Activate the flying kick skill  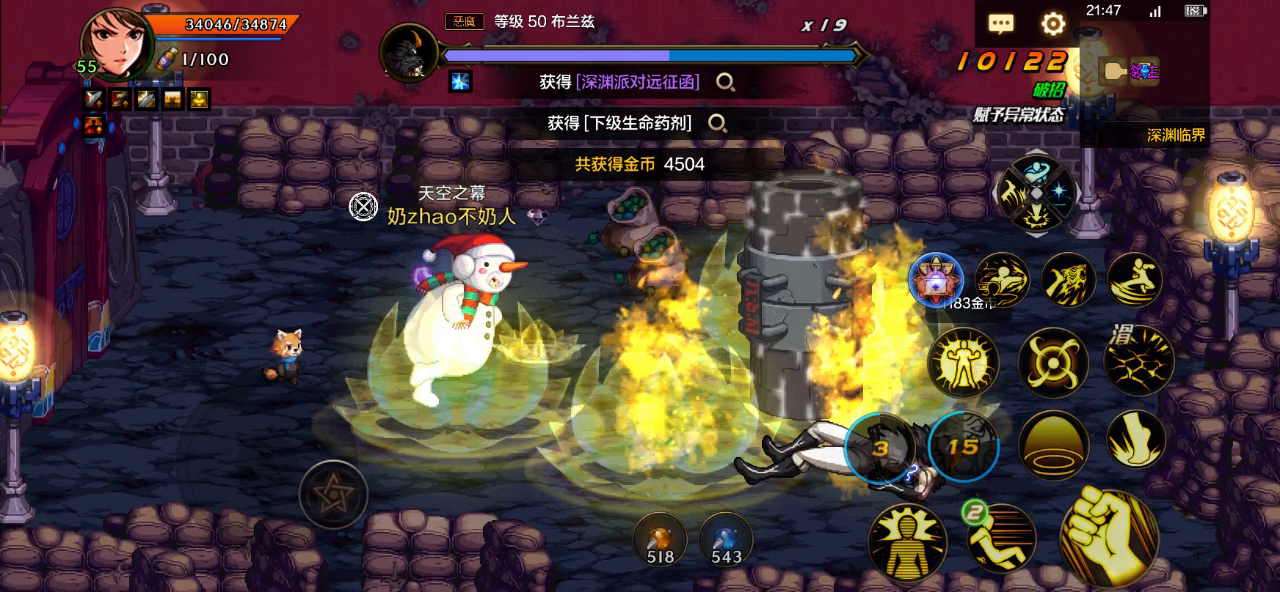pos(1134,279)
